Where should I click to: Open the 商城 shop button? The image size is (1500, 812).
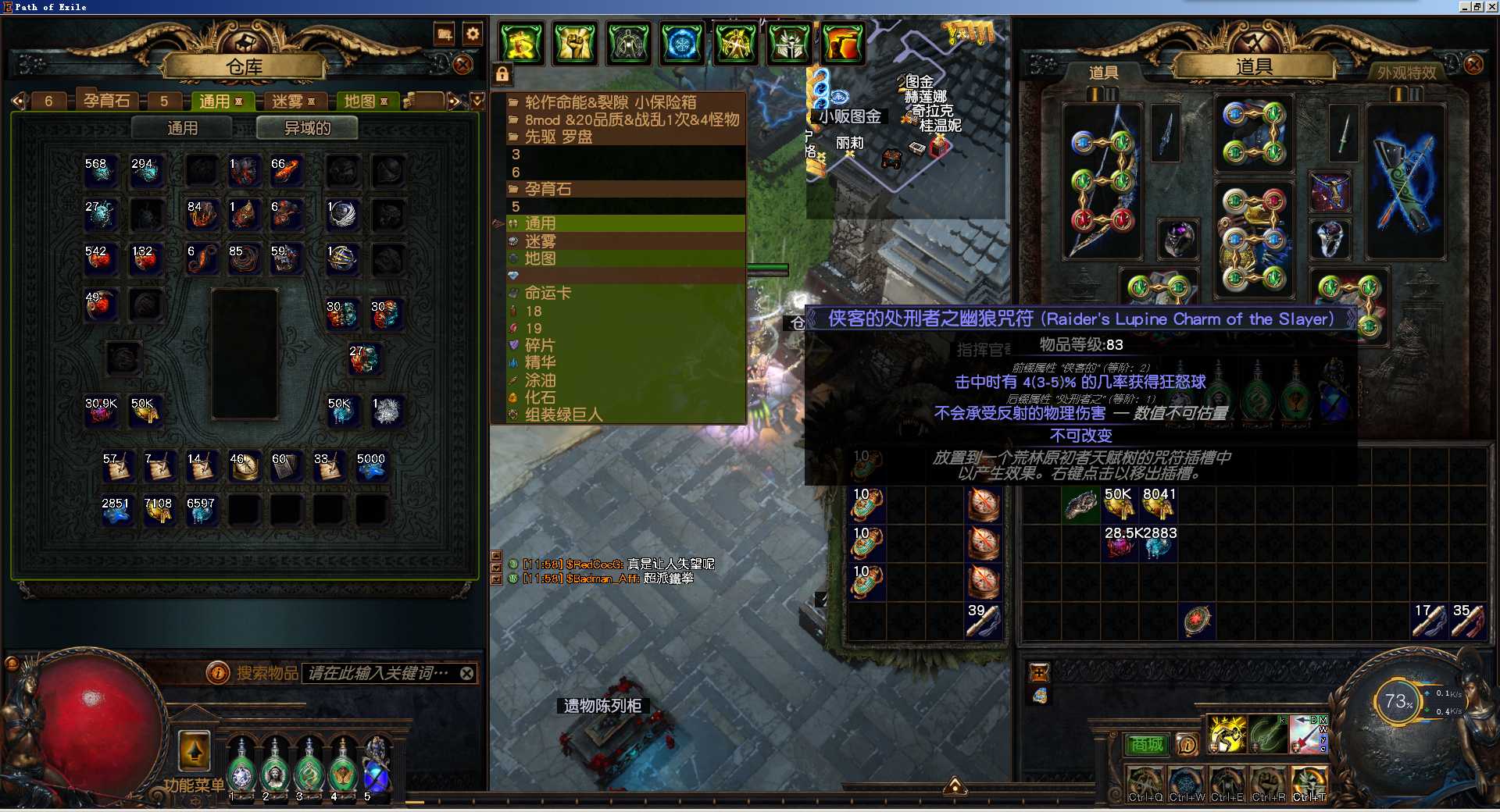pos(1146,745)
